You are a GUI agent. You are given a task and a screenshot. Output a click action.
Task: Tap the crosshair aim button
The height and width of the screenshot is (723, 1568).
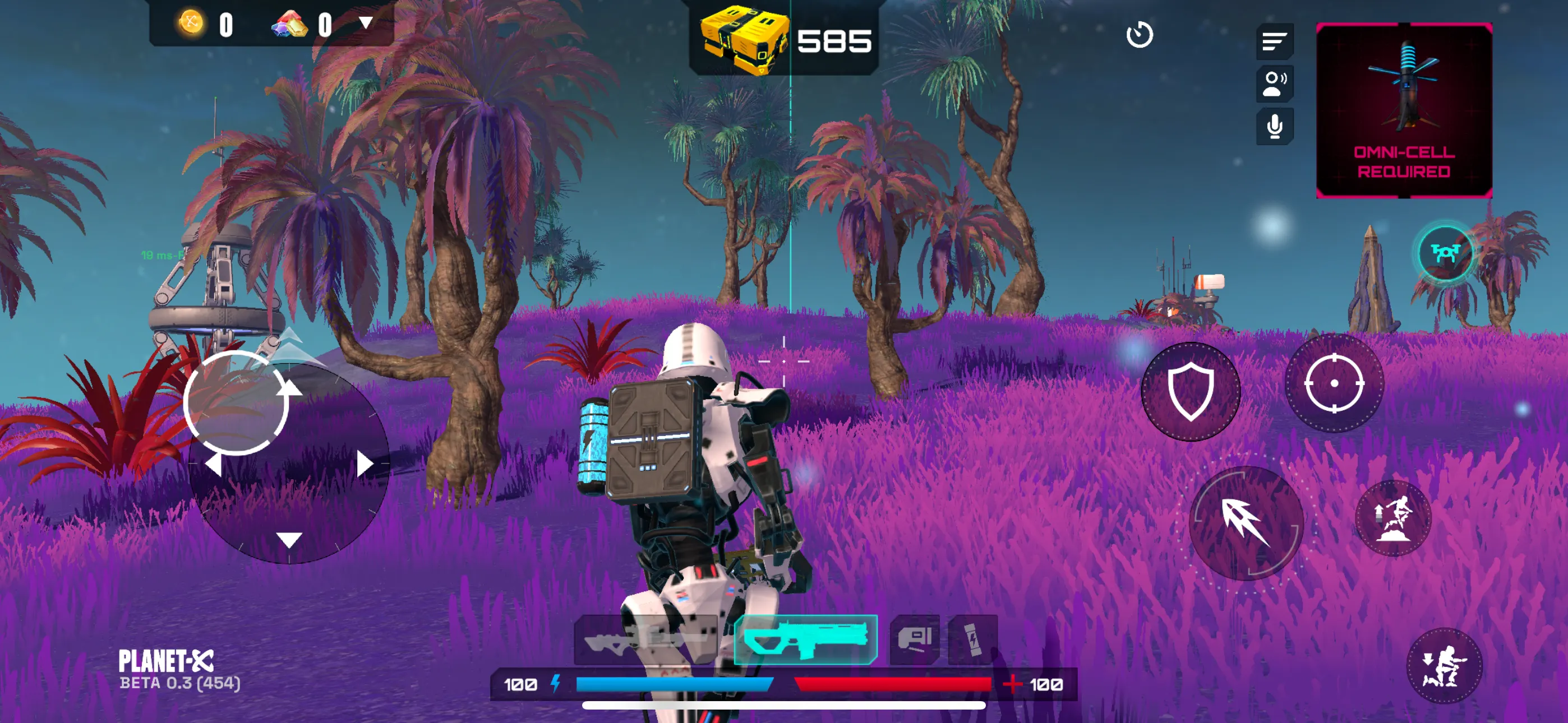(x=1334, y=383)
